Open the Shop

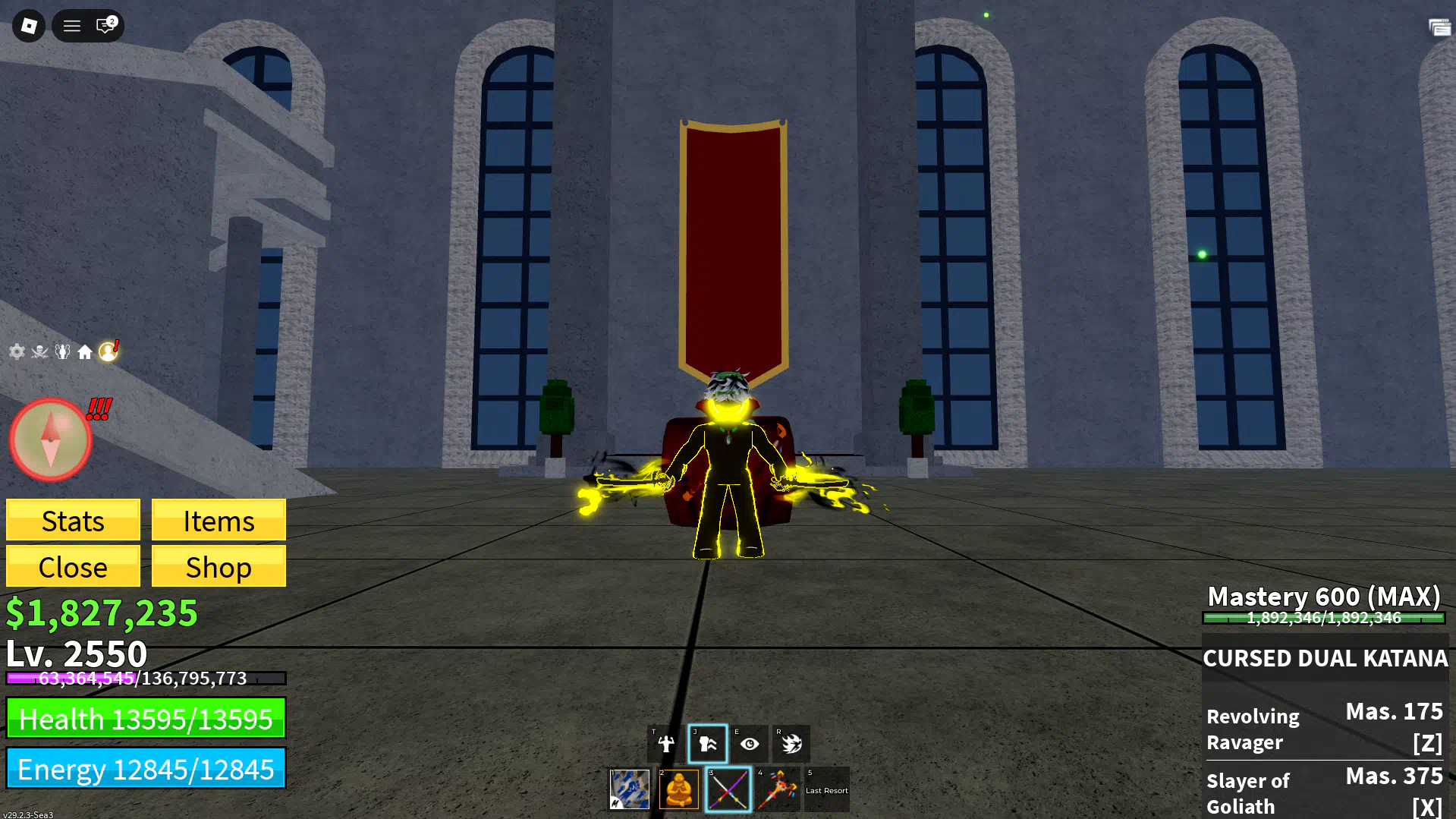coord(219,567)
